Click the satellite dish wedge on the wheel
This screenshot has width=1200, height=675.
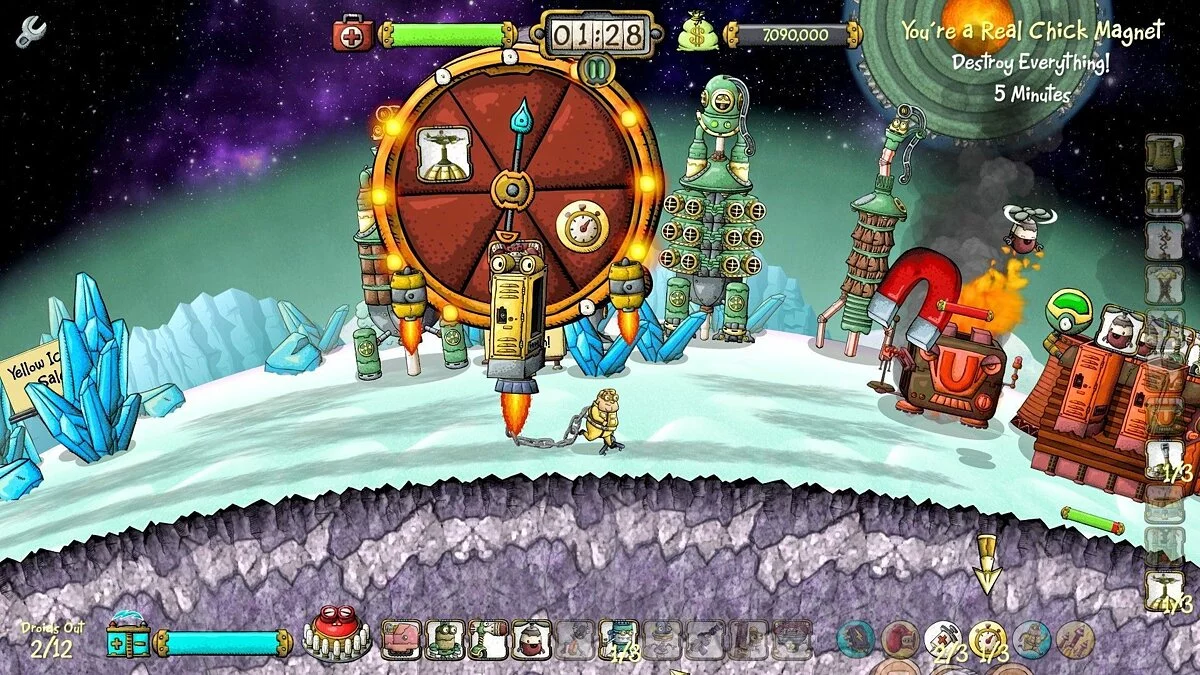(x=444, y=155)
